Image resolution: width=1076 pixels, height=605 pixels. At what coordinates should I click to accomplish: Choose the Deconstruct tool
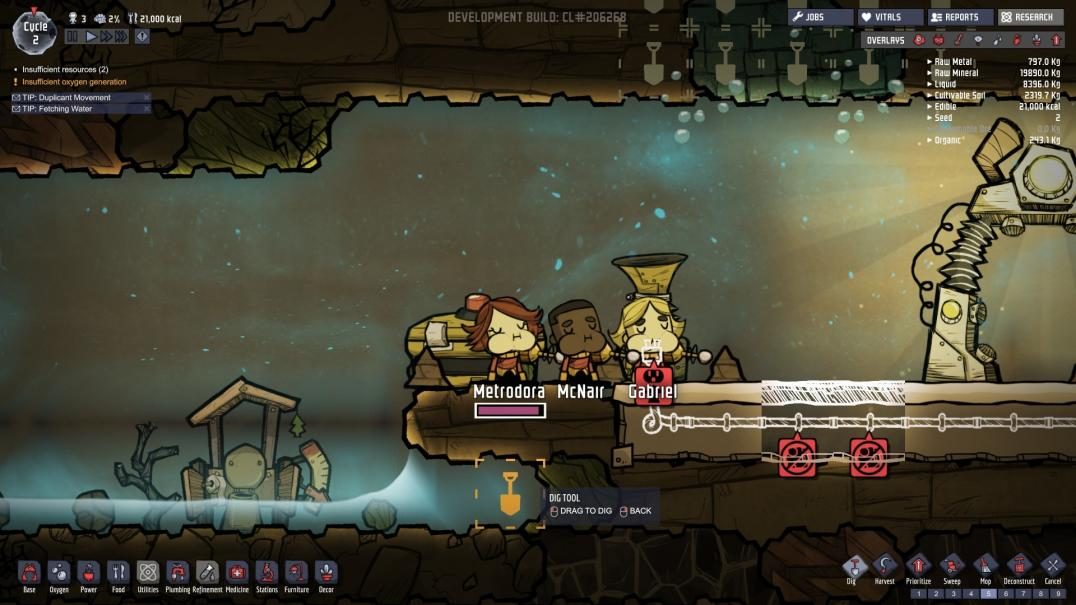click(1018, 568)
